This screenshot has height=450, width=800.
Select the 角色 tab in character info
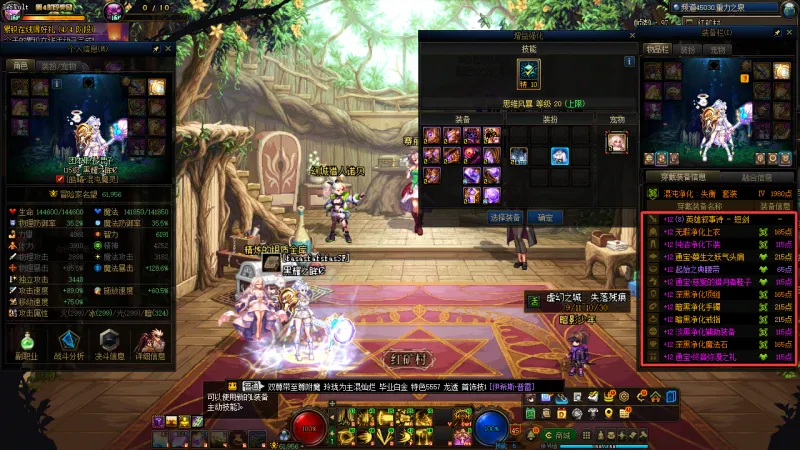19,65
